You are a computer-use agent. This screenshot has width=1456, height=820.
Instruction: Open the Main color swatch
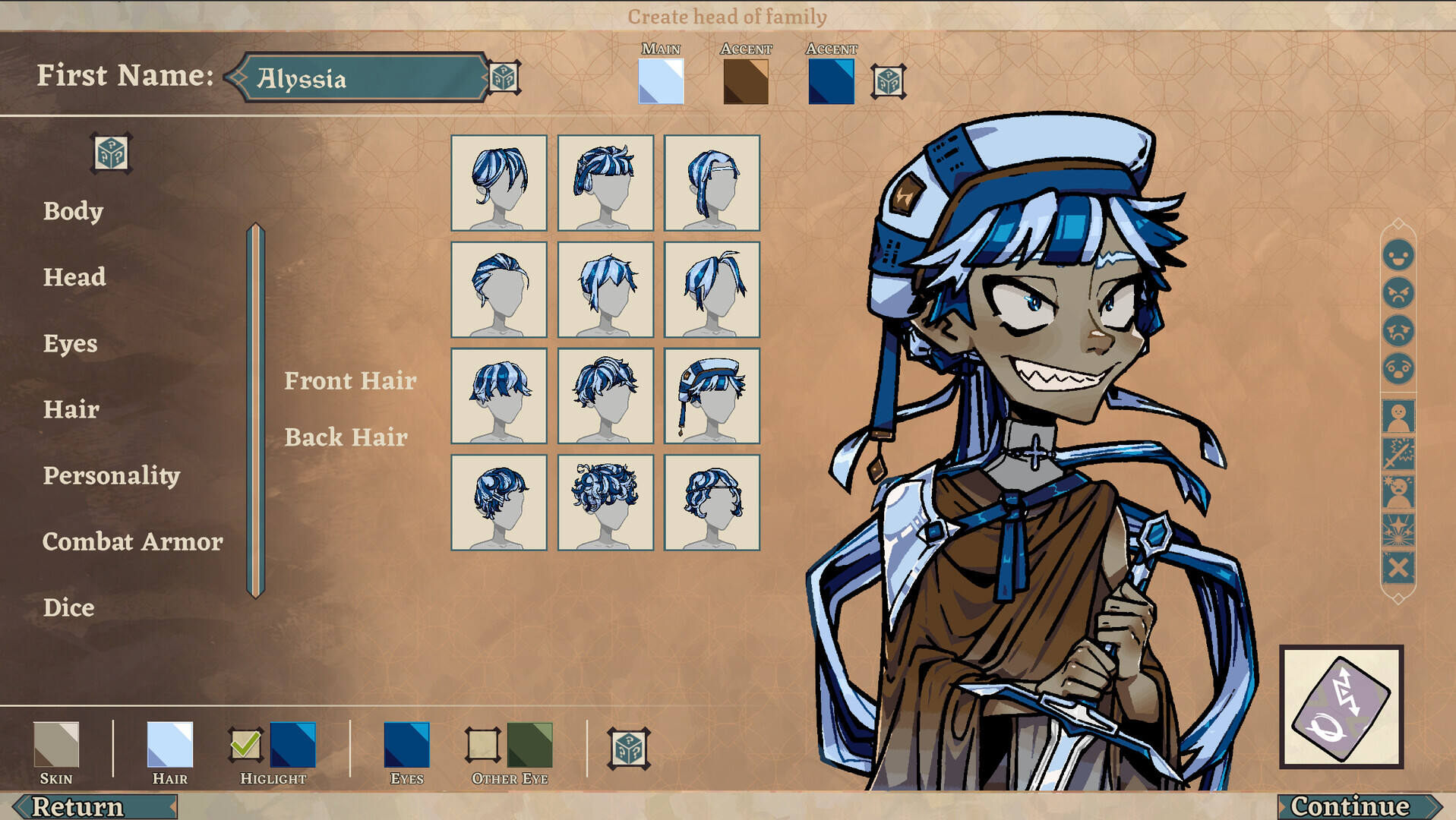(x=661, y=81)
